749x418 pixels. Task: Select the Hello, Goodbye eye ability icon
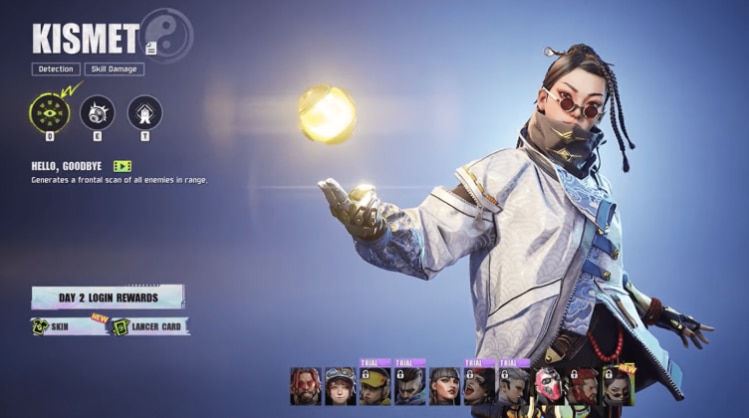click(49, 111)
